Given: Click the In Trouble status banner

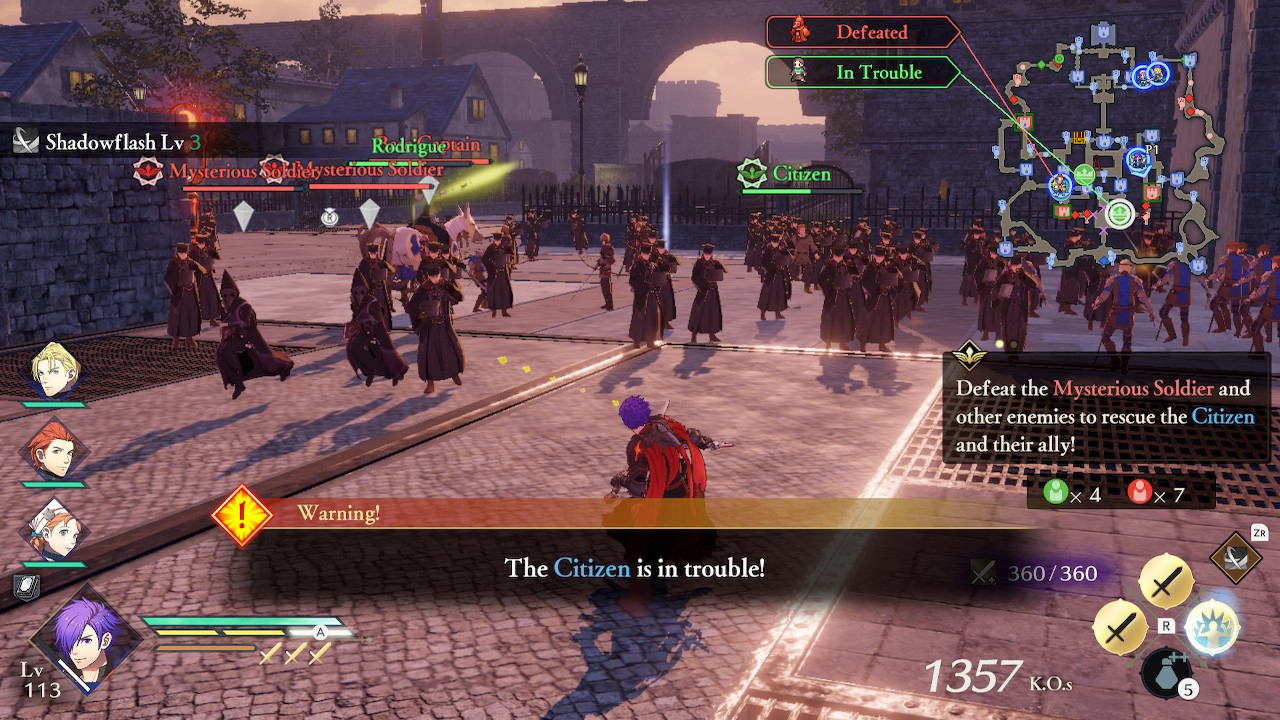Looking at the screenshot, I should point(858,71).
